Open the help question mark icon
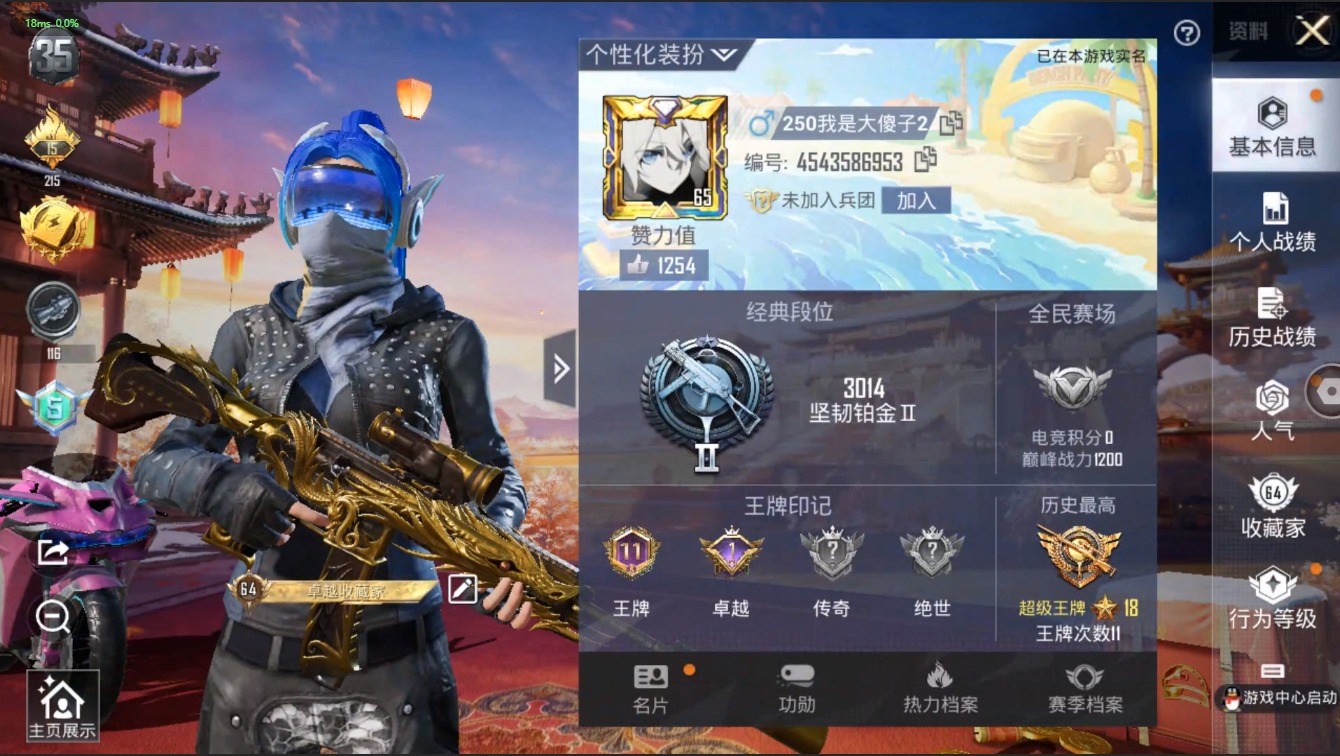 [x=1186, y=33]
